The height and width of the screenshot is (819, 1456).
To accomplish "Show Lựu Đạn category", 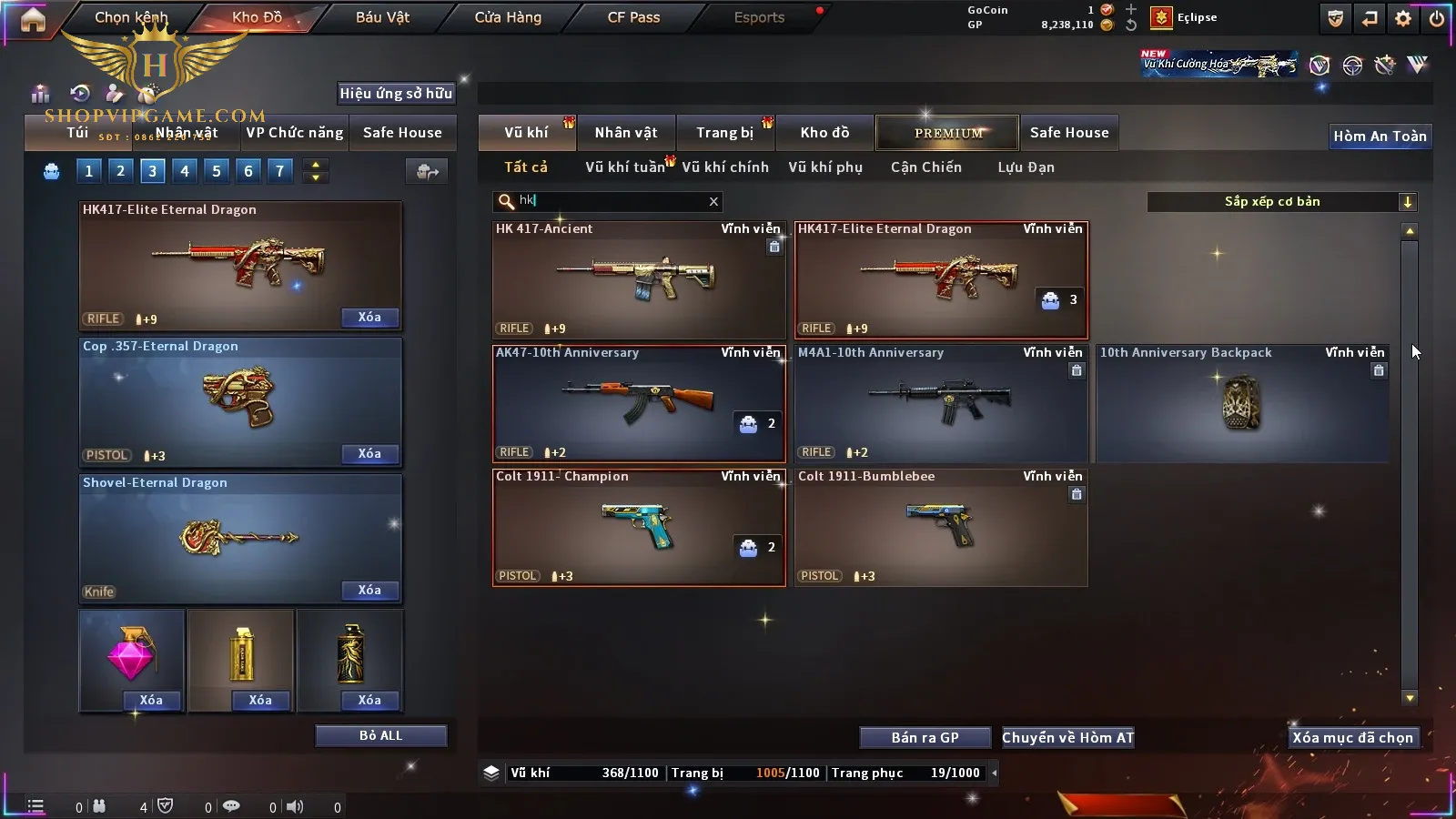I will point(1026,167).
